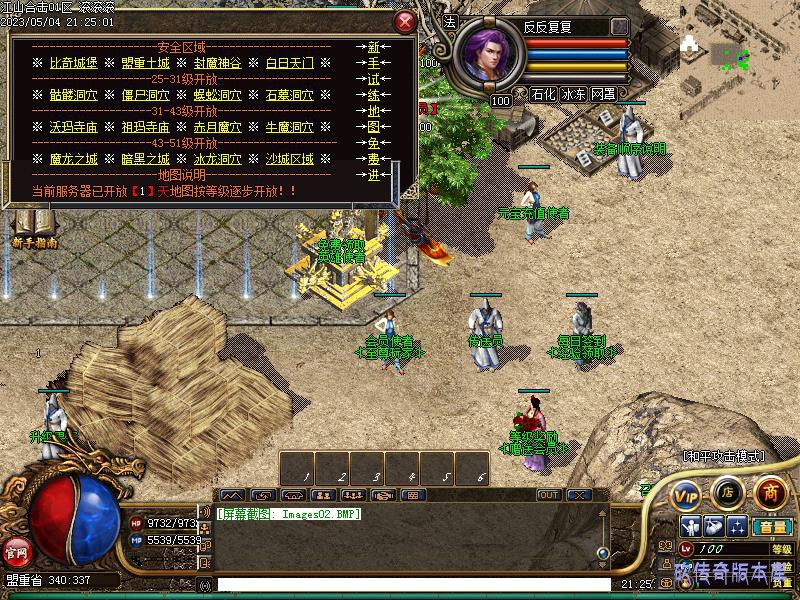Select the 赤月魔穴 destination
The width and height of the screenshot is (800, 600).
click(218, 127)
